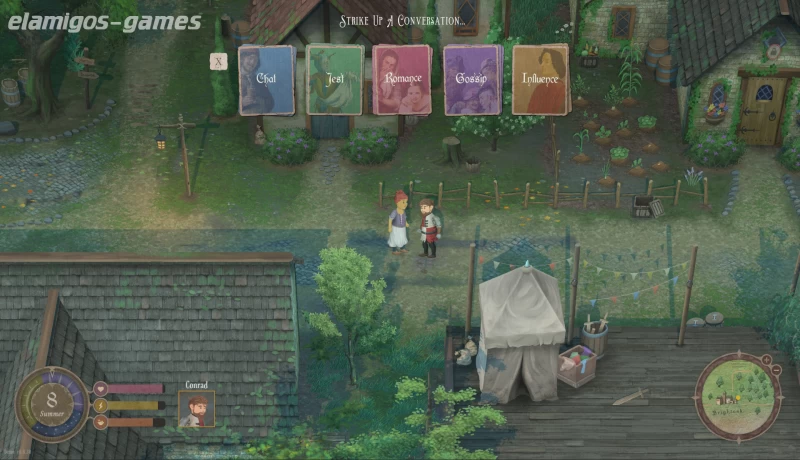Open Conrad's character portrait
Screen dimensions: 800x460
pyautogui.click(x=196, y=408)
